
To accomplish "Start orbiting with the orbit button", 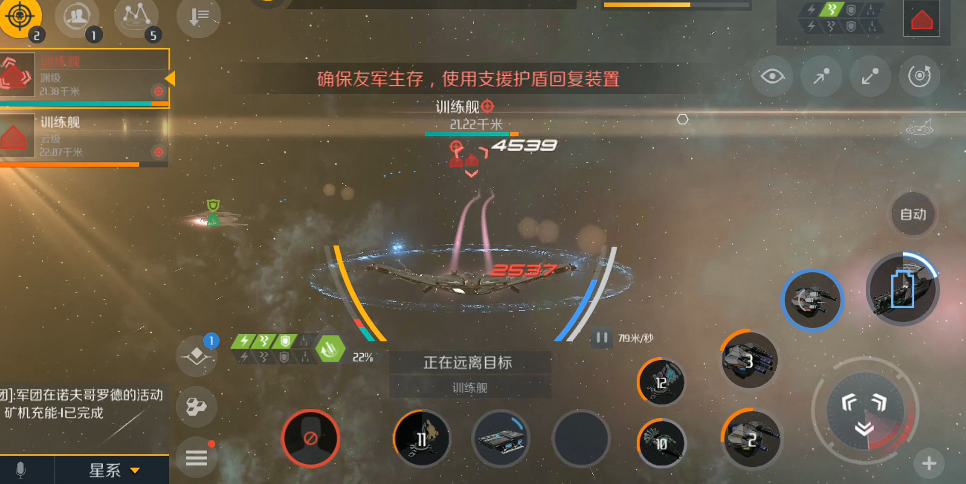I will (919, 76).
